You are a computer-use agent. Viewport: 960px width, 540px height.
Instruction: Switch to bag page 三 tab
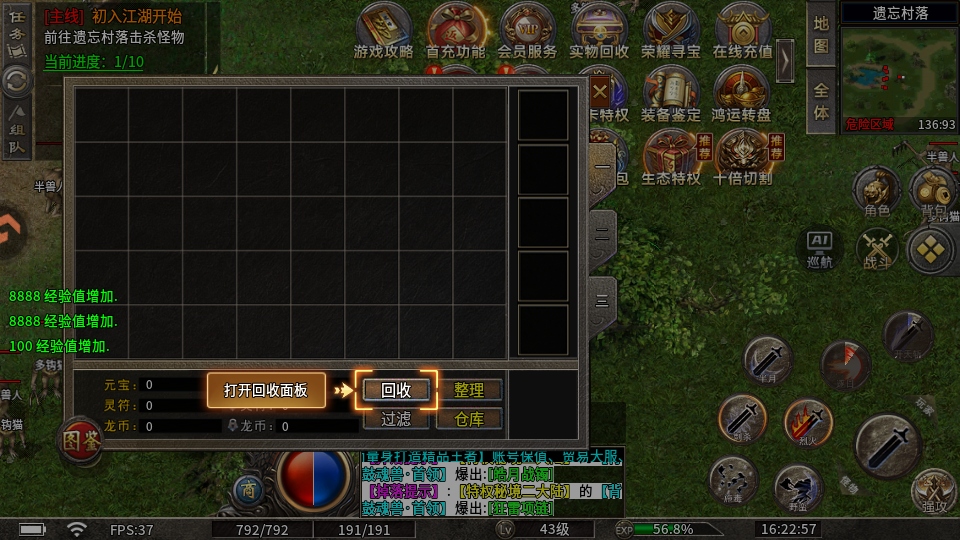tap(602, 300)
